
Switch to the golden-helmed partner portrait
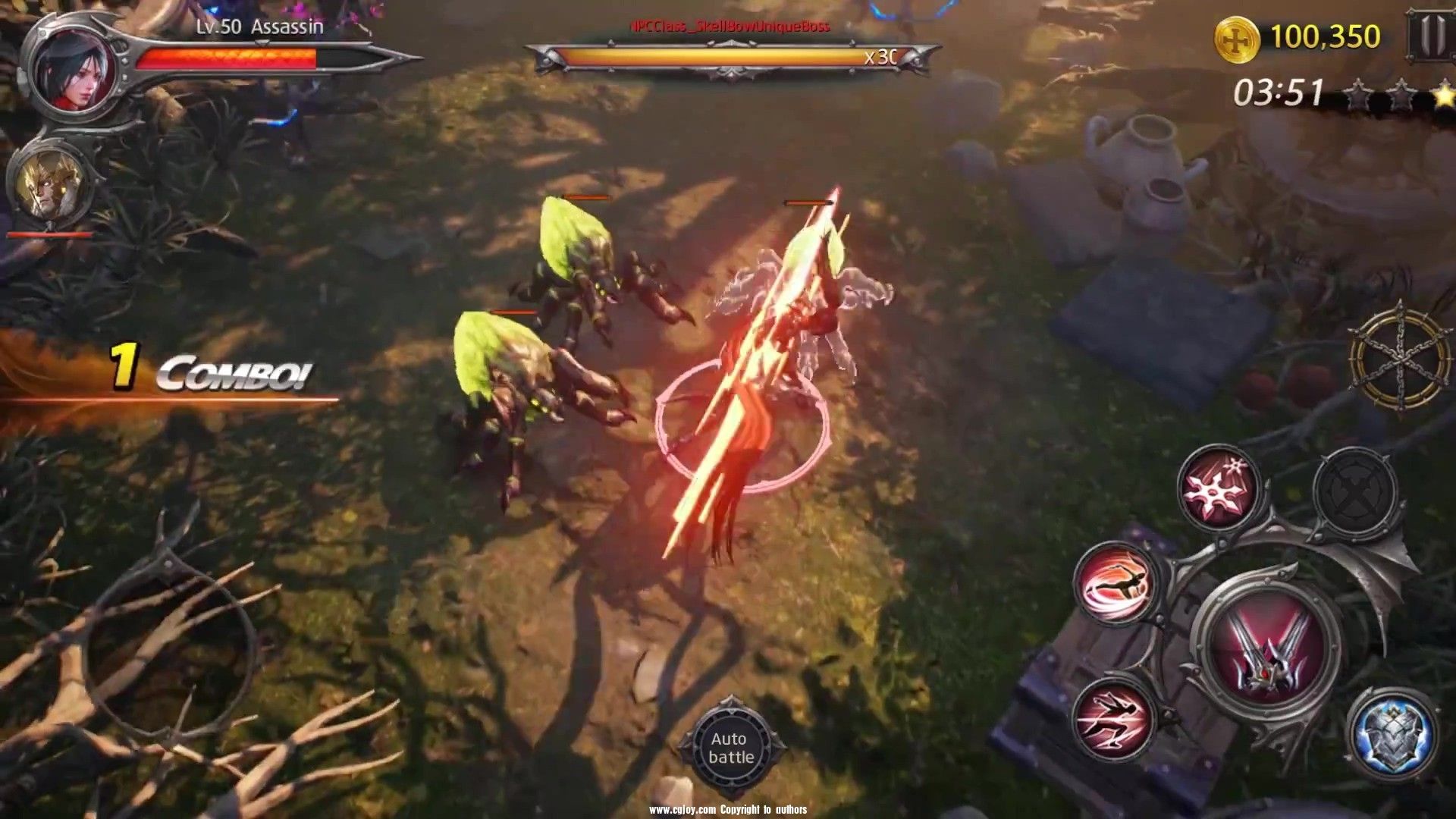50,184
